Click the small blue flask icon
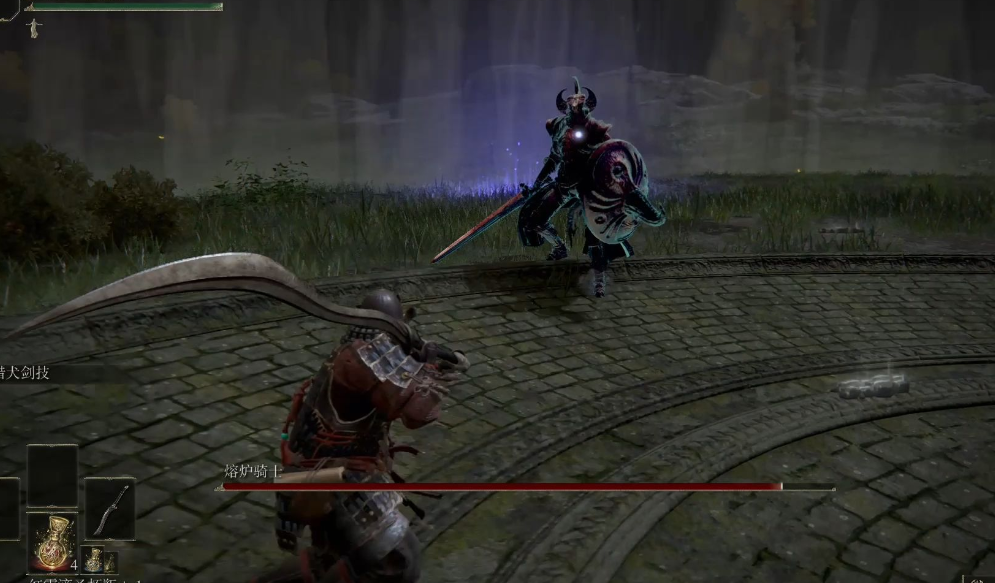Screen dimensions: 995x583 [93, 560]
